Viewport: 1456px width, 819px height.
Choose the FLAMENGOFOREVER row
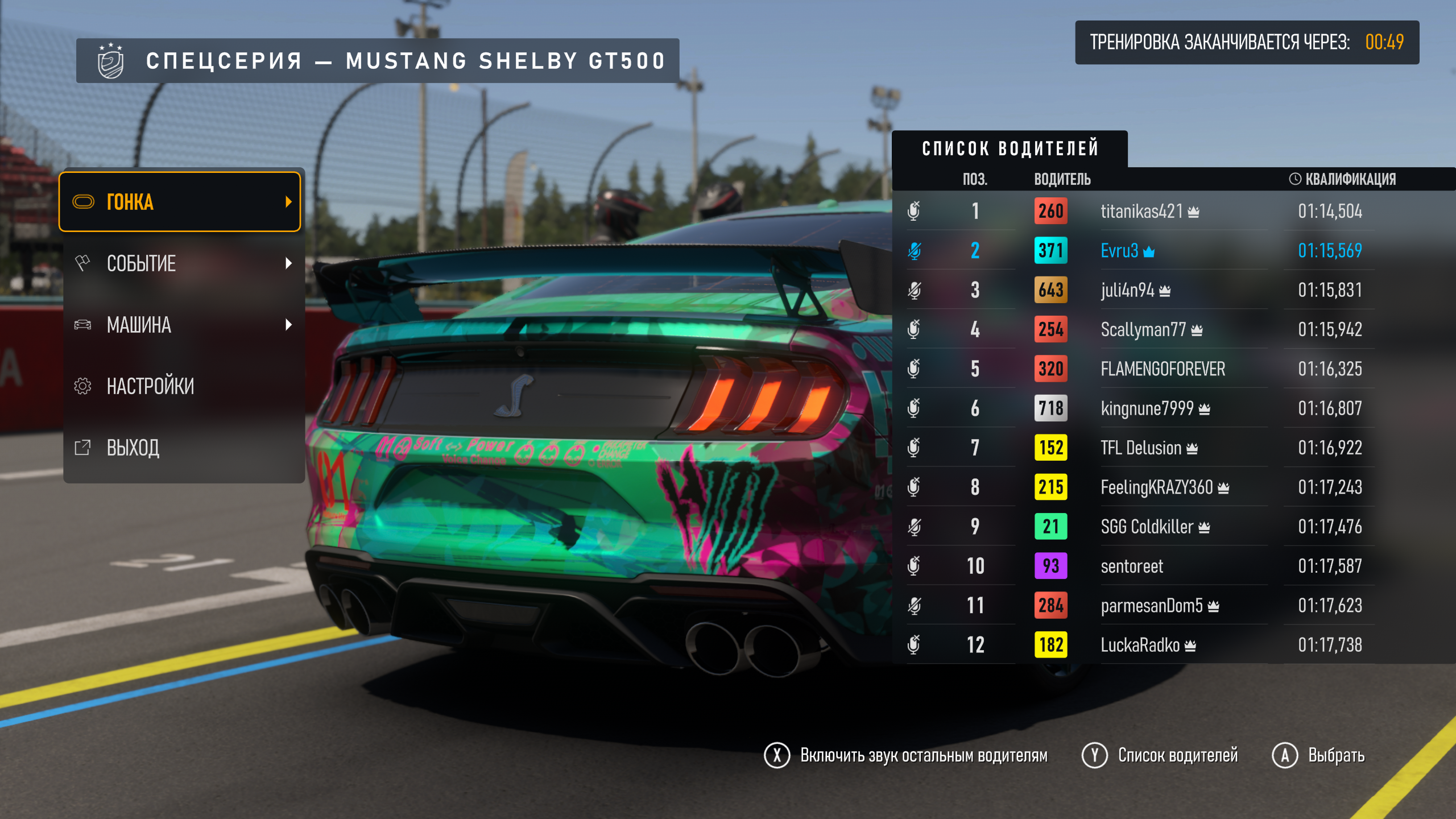coord(1163,369)
